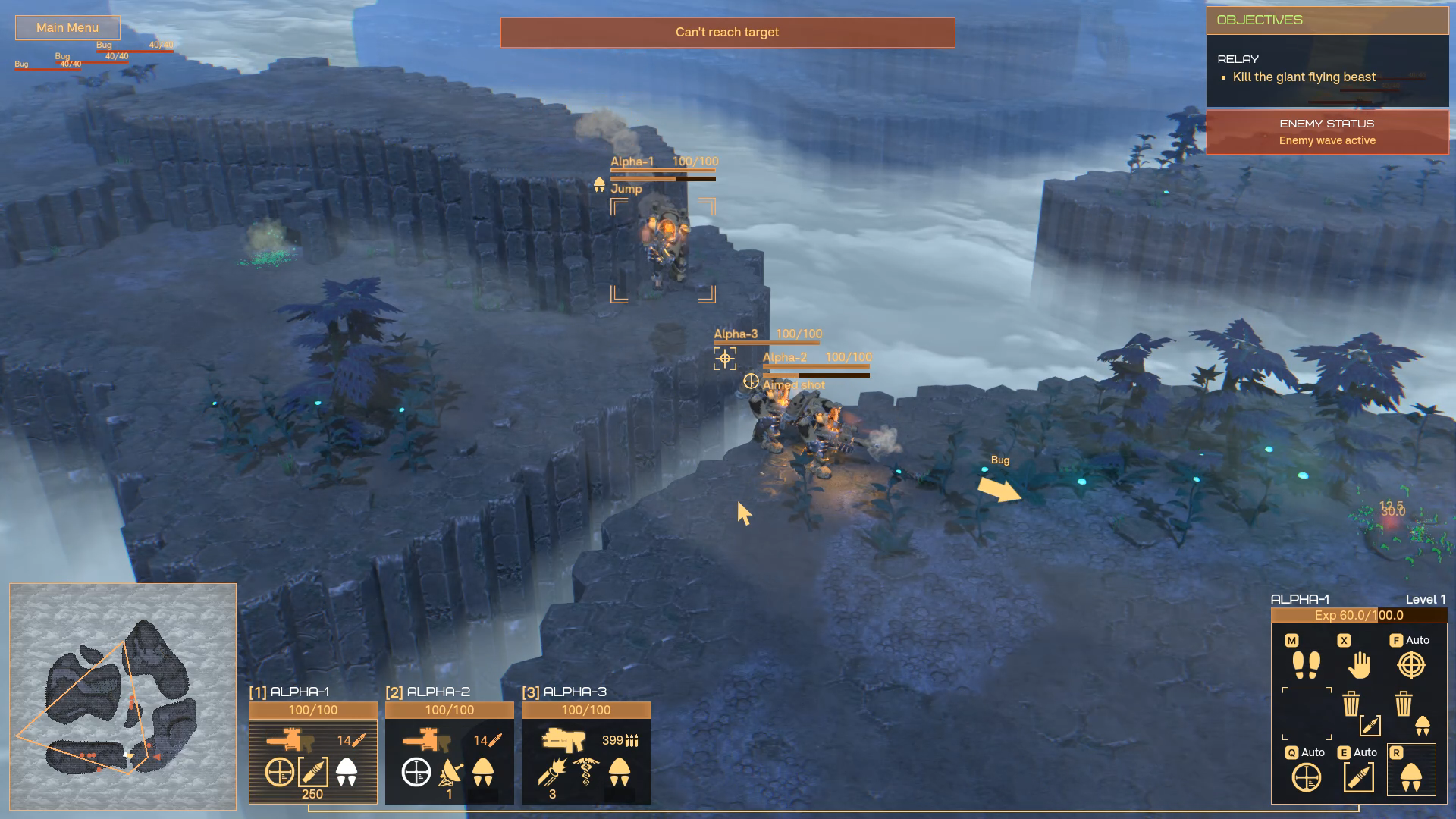Issue the hand stop command
This screenshot has height=819, width=1456.
click(1359, 665)
